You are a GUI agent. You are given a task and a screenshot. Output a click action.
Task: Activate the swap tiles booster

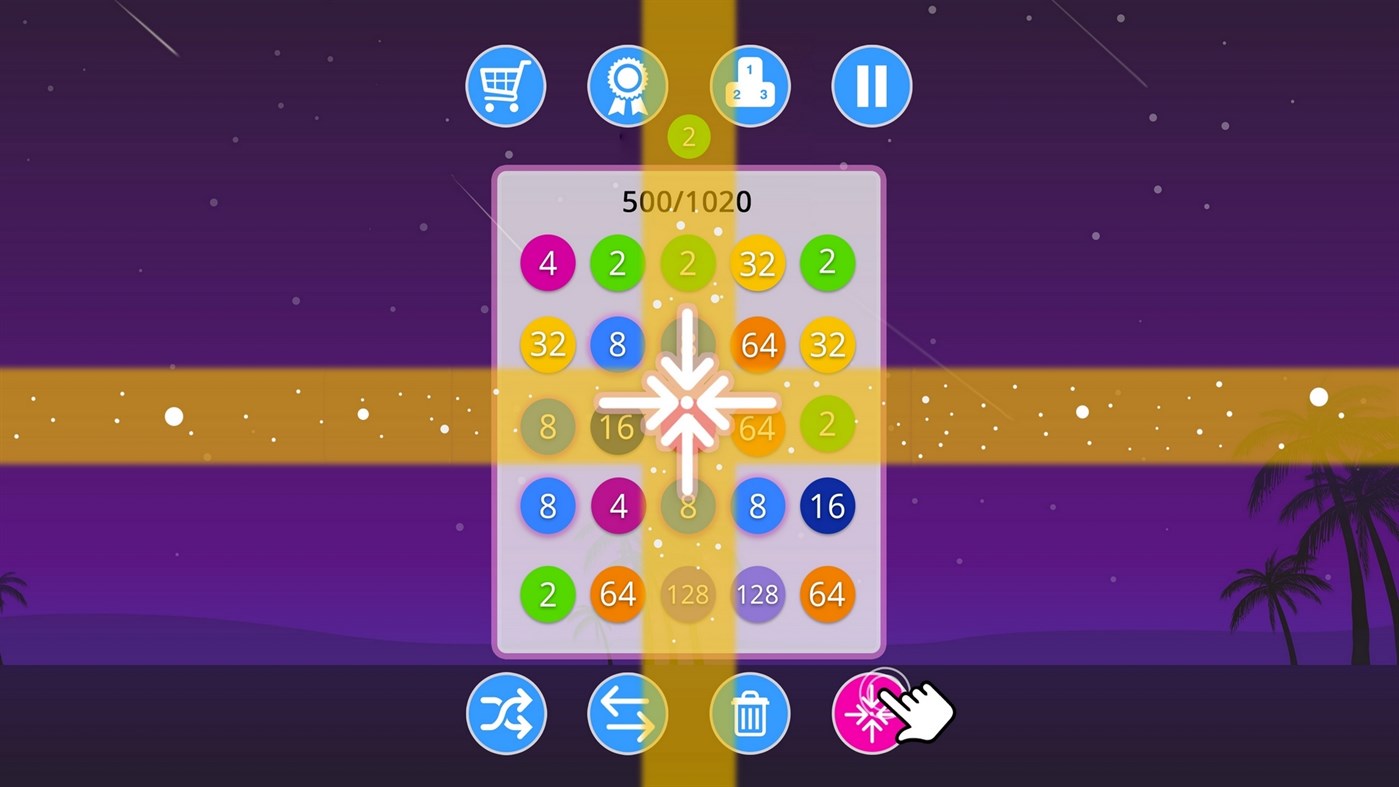pos(627,712)
